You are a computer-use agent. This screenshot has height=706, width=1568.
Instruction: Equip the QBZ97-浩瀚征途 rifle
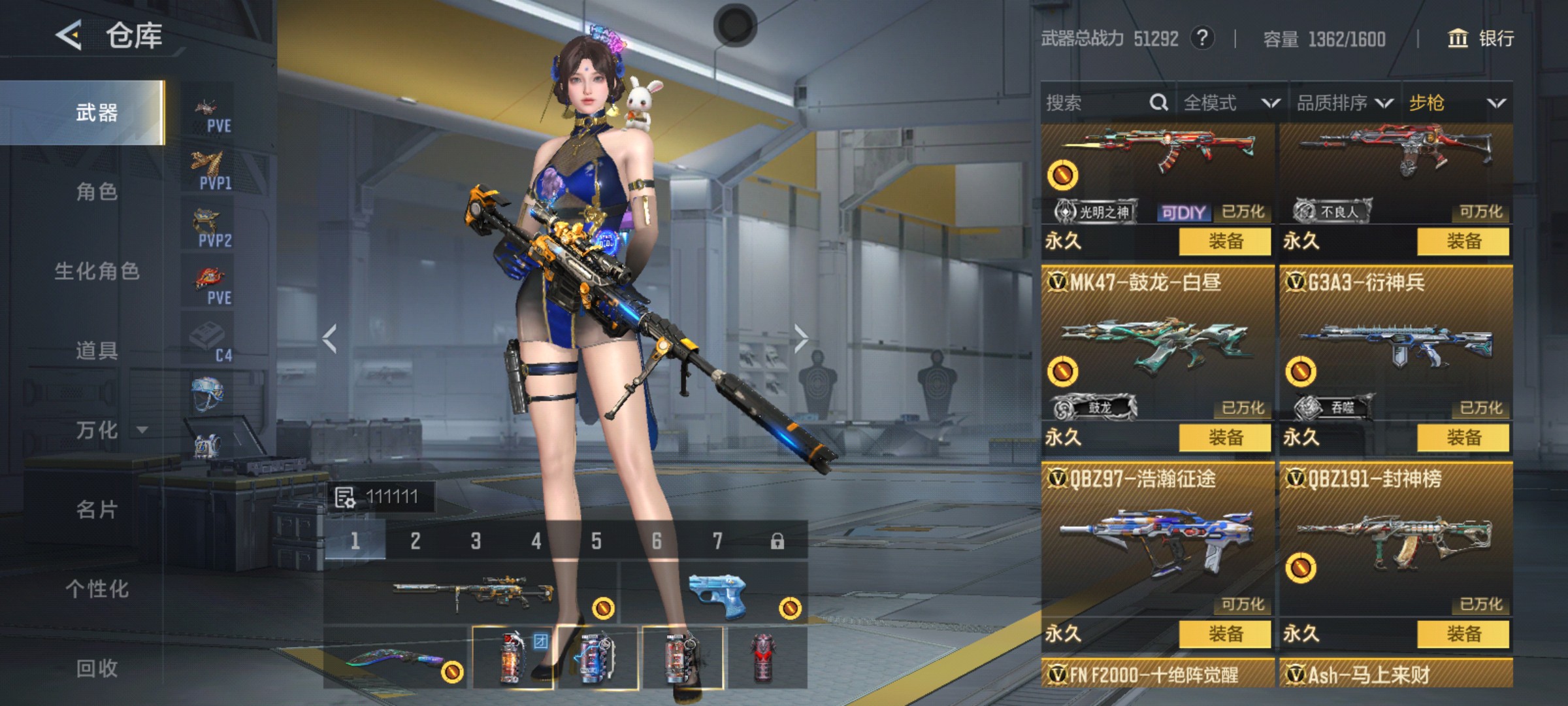click(1225, 633)
